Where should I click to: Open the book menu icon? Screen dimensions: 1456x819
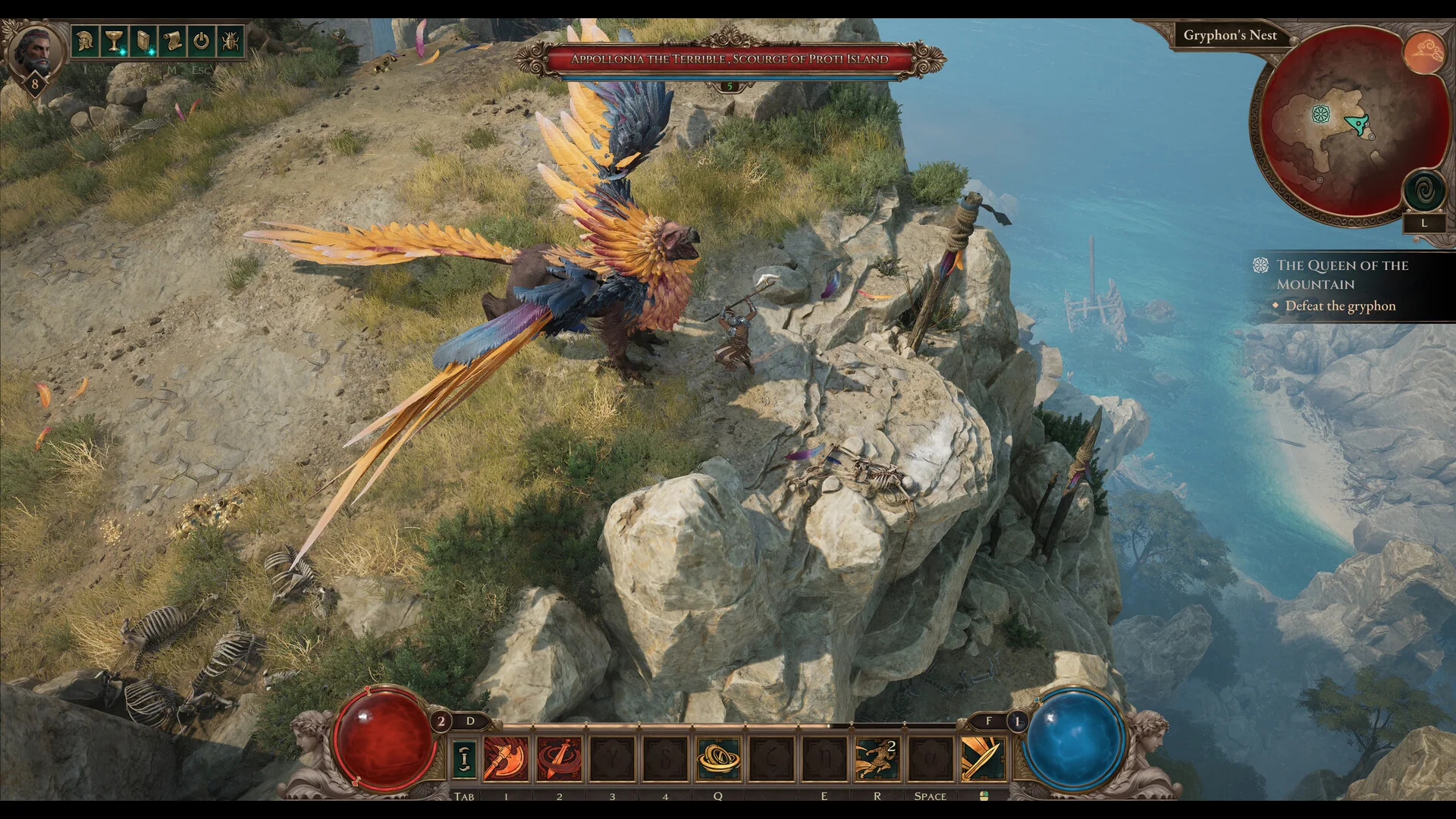tap(143, 40)
